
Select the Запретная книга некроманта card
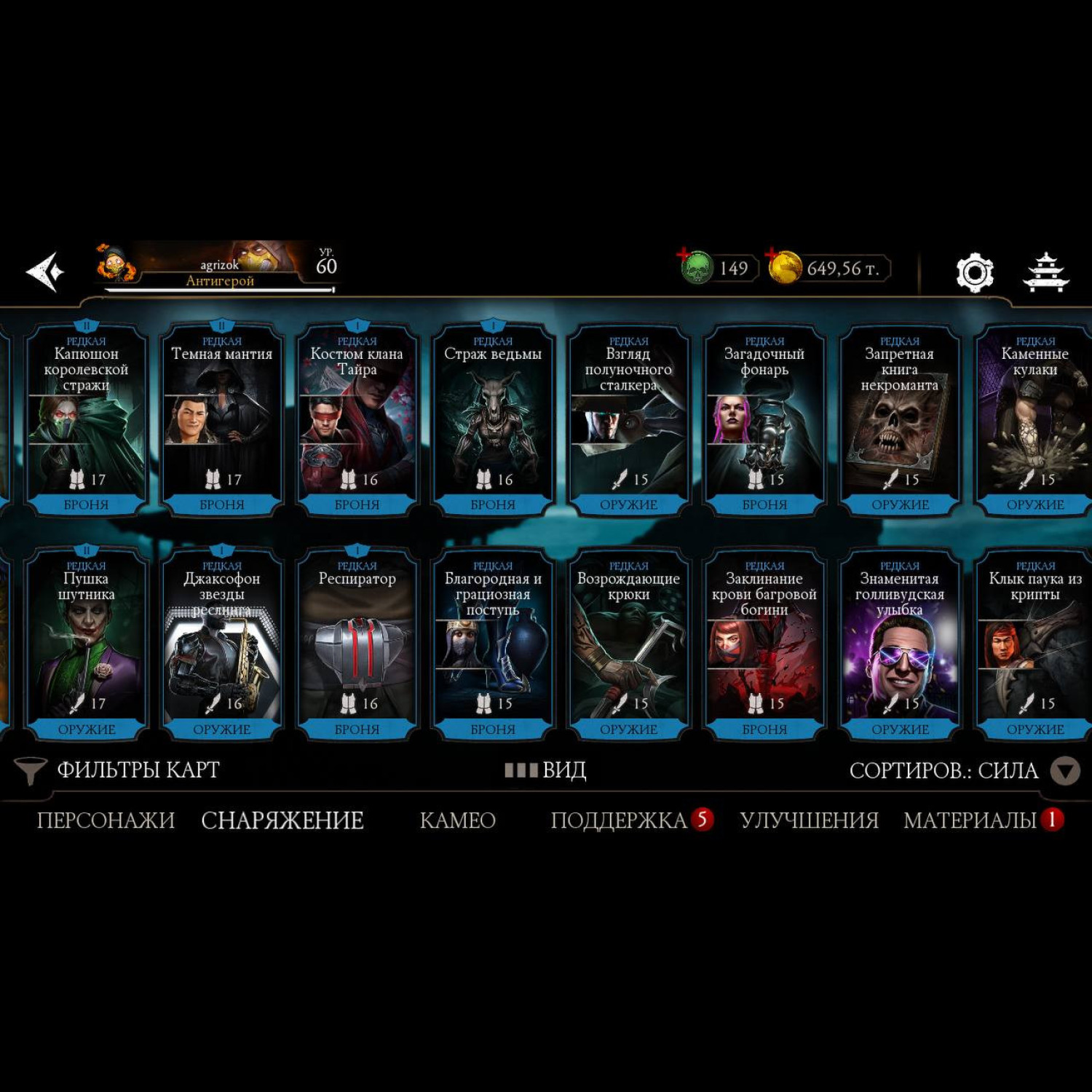[900, 420]
